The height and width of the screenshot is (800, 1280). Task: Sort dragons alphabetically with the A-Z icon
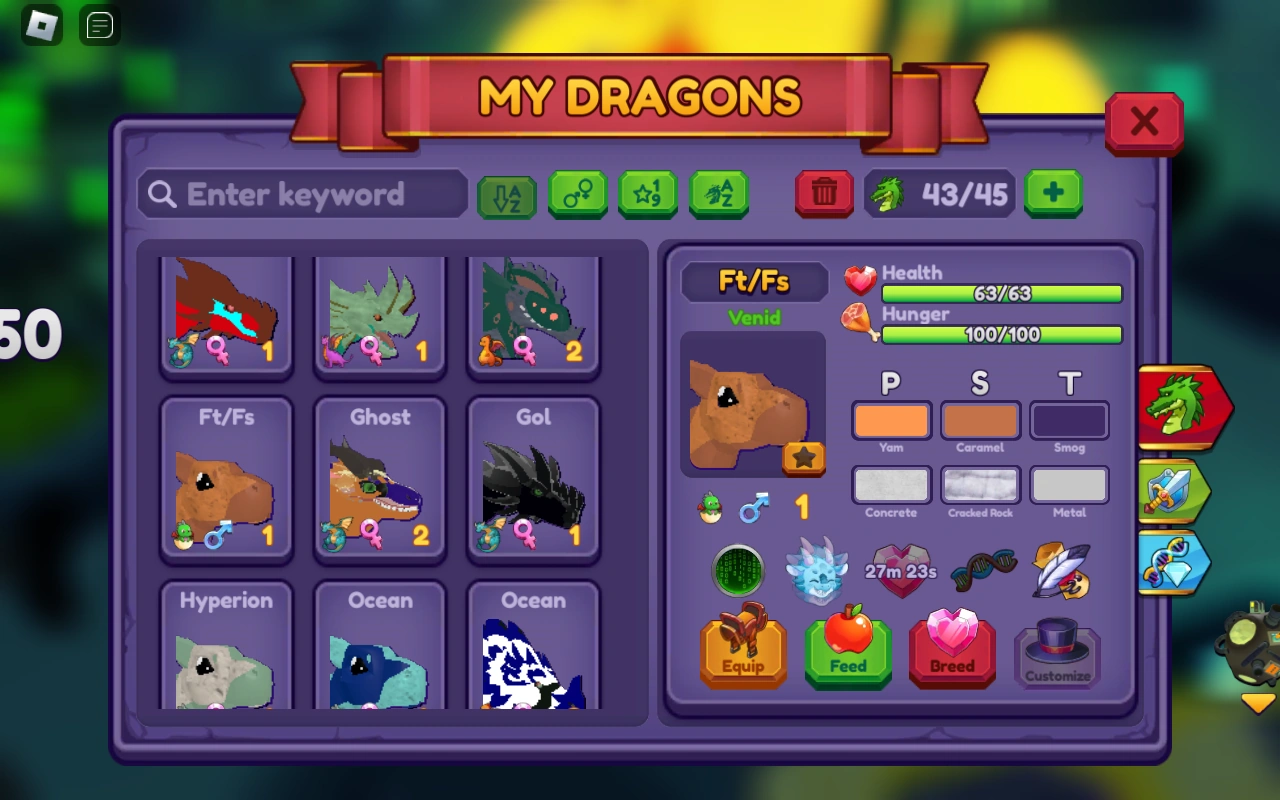click(505, 195)
